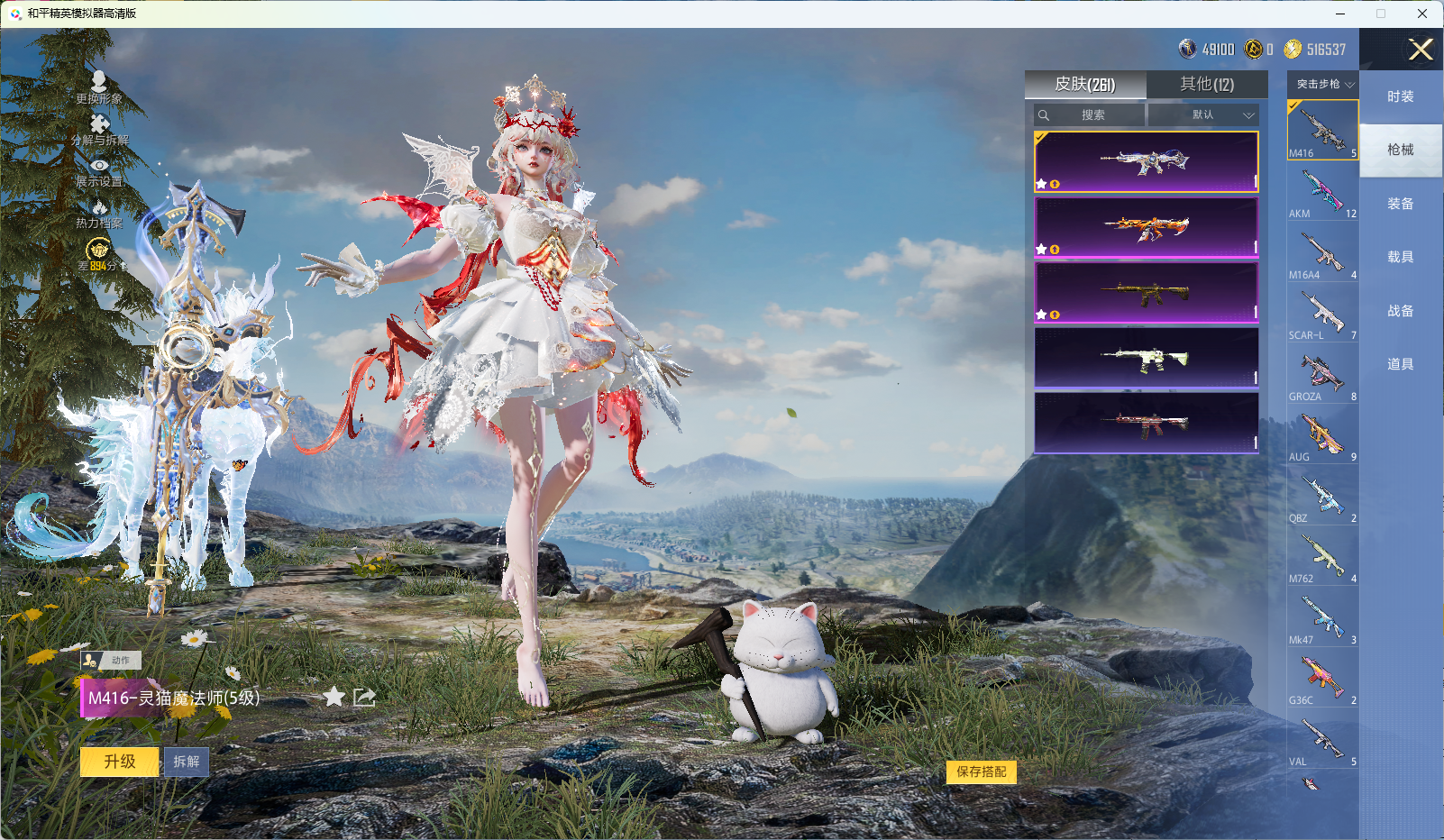Open the 装备 category
Image resolution: width=1444 pixels, height=840 pixels.
1400,204
